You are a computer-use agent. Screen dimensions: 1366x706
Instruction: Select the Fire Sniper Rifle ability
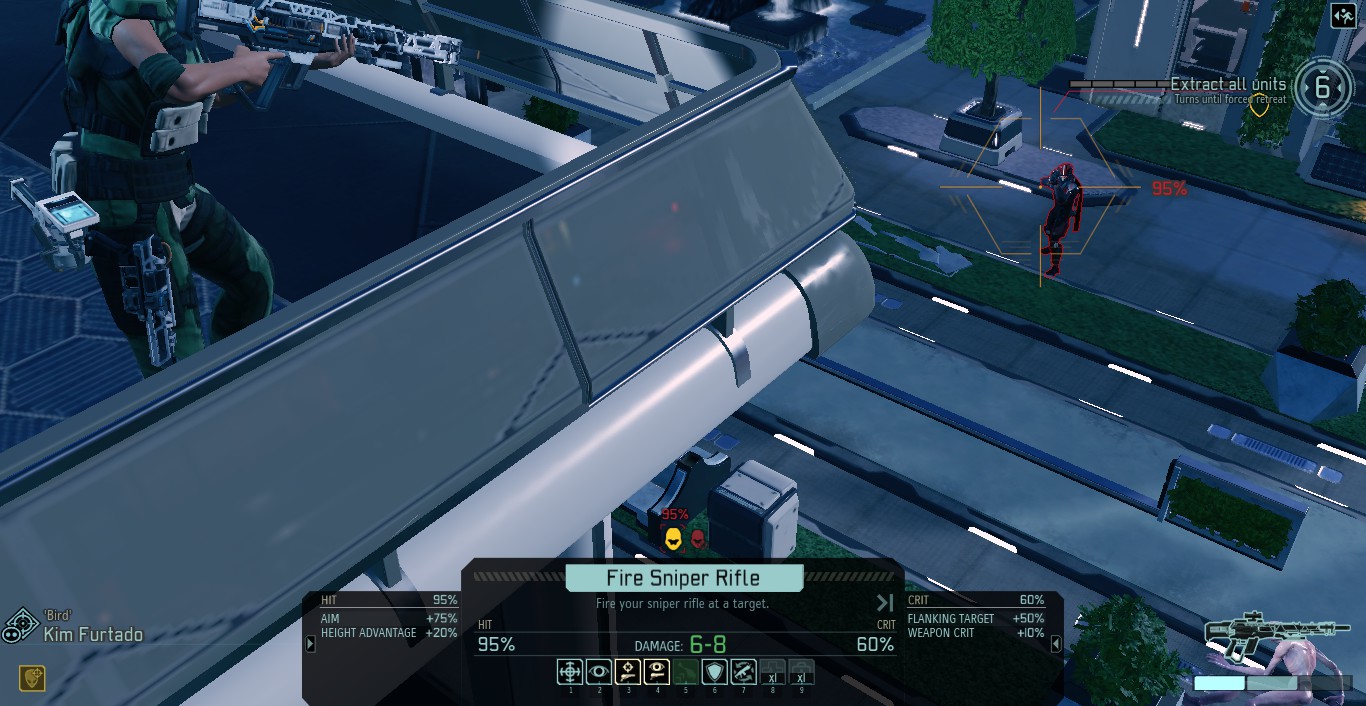(570, 672)
